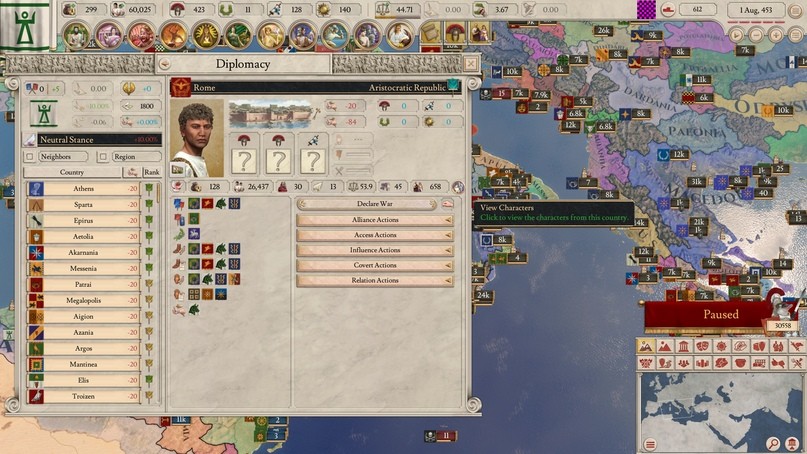Toggle the Neighbors filter checkbox
Image resolution: width=807 pixels, height=454 pixels.
tap(29, 157)
